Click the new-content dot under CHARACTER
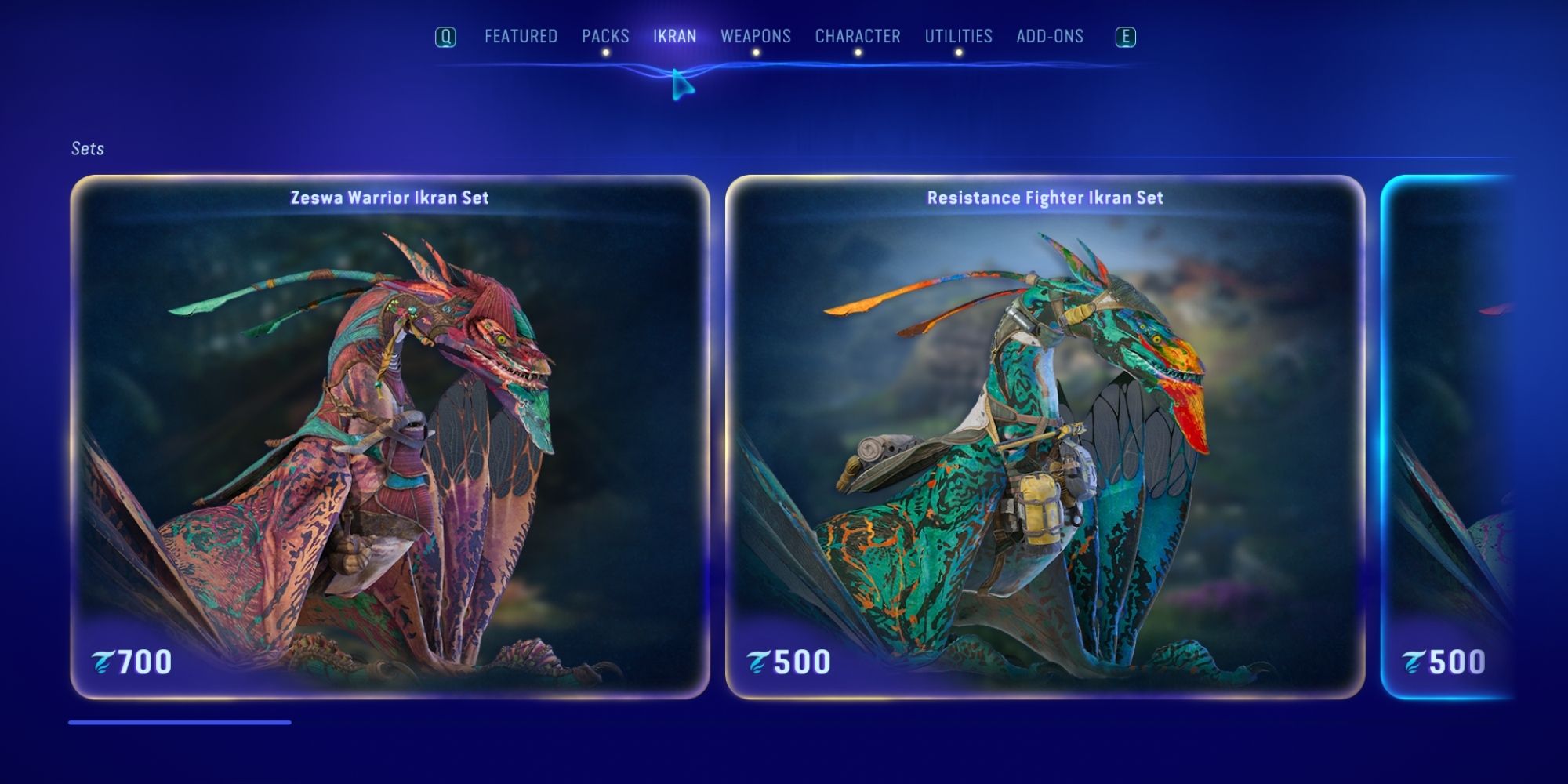Screen dimensions: 1568x784 (858, 51)
